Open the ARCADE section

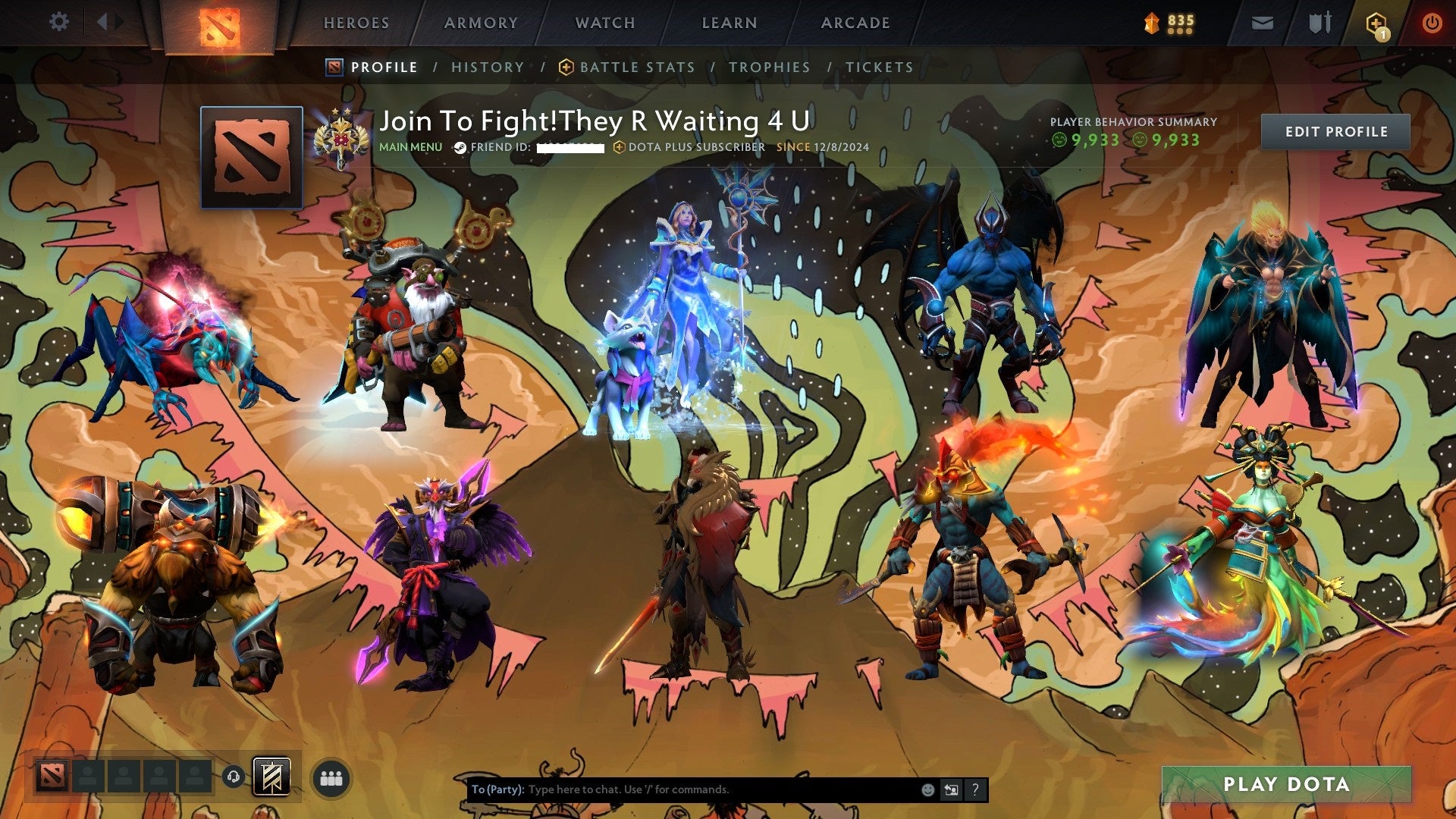[x=855, y=23]
